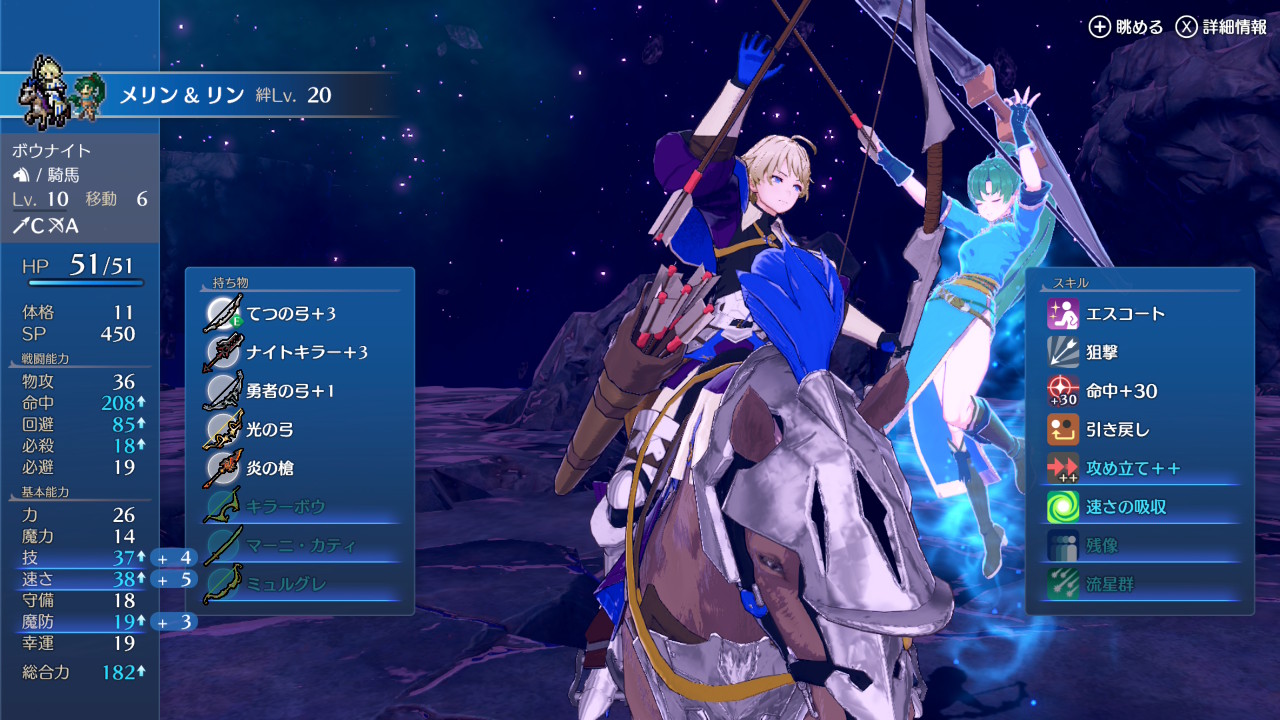Select the 命中+30 skill
Viewport: 1280px width, 720px height.
(1140, 391)
